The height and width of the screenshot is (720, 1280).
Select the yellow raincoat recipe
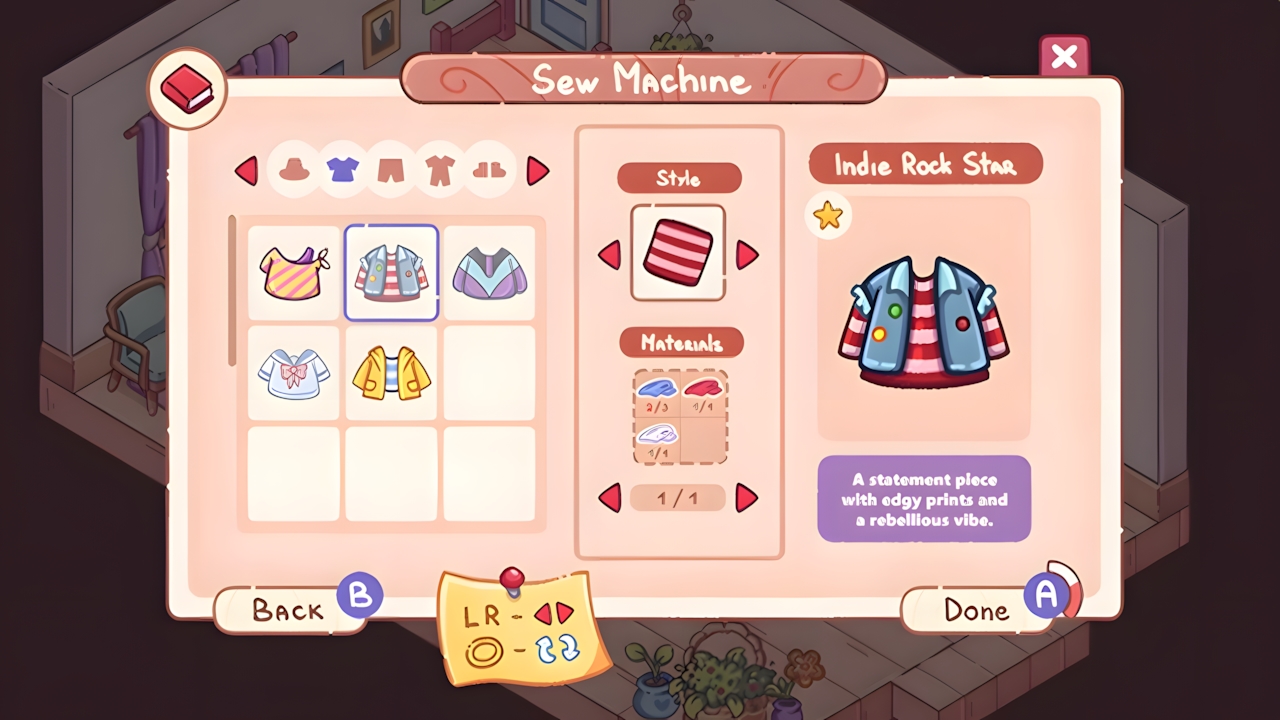(391, 372)
